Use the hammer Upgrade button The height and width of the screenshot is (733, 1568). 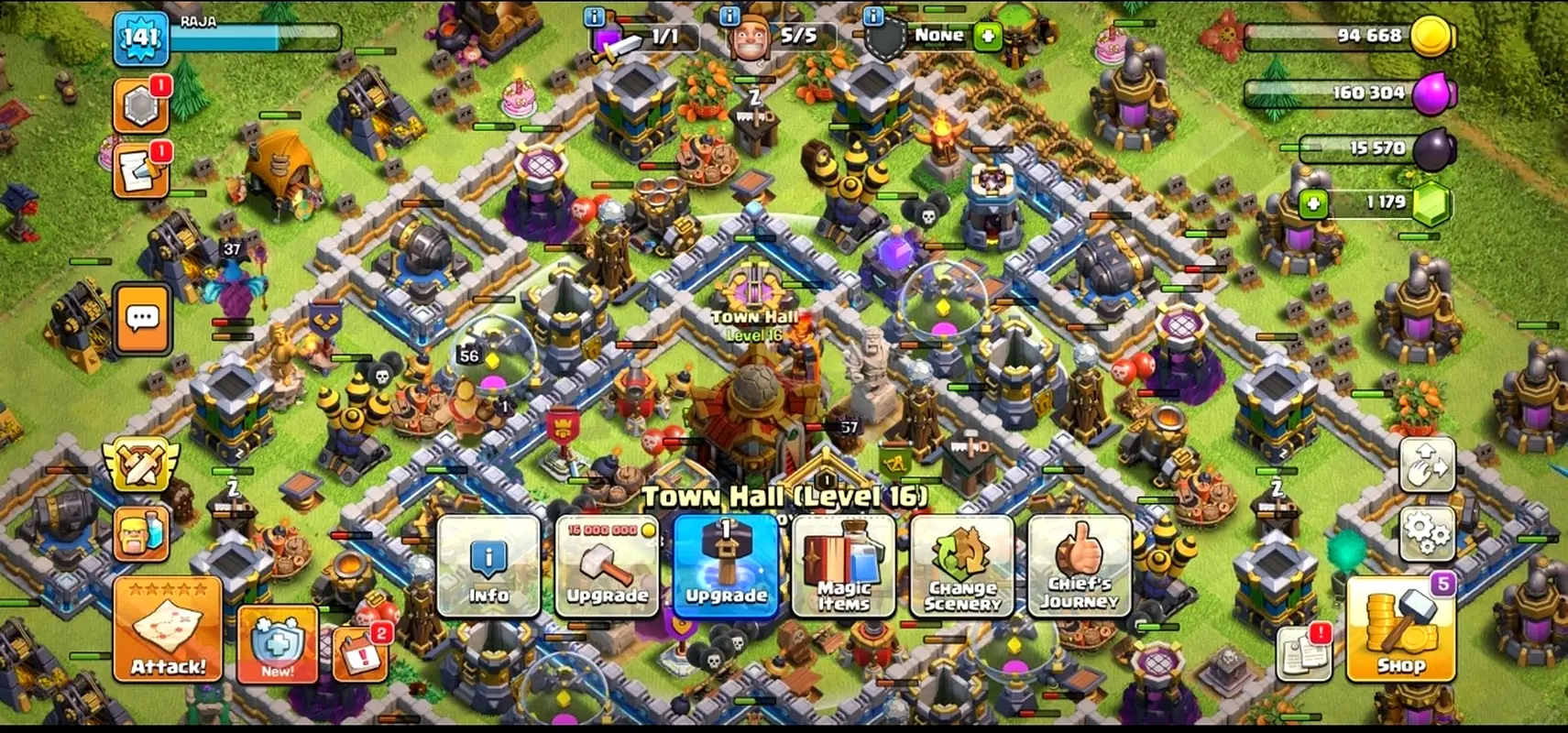point(726,565)
